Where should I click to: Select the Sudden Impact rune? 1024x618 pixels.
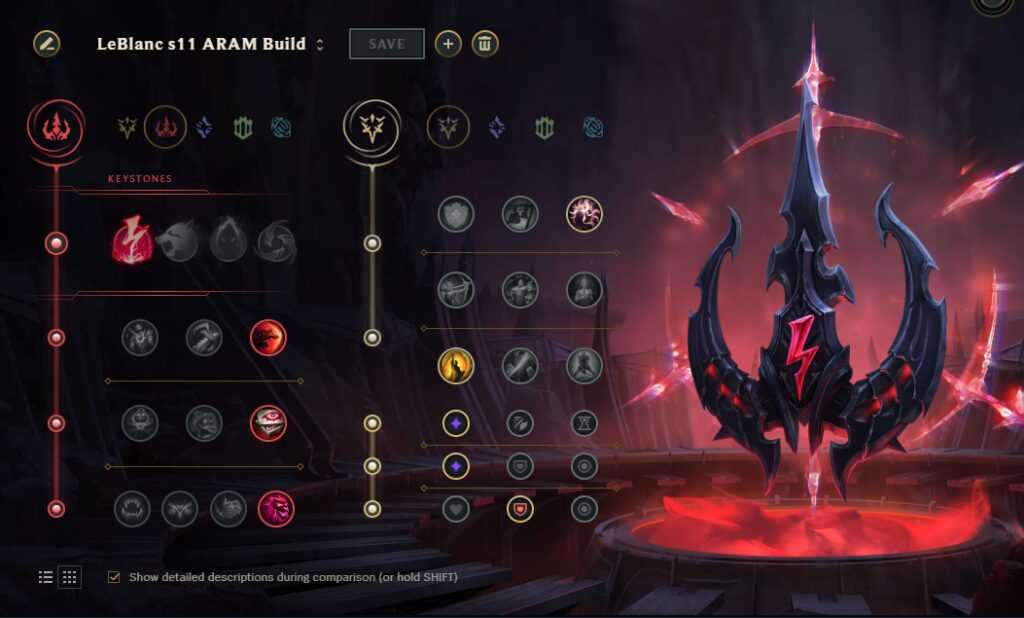click(x=268, y=338)
